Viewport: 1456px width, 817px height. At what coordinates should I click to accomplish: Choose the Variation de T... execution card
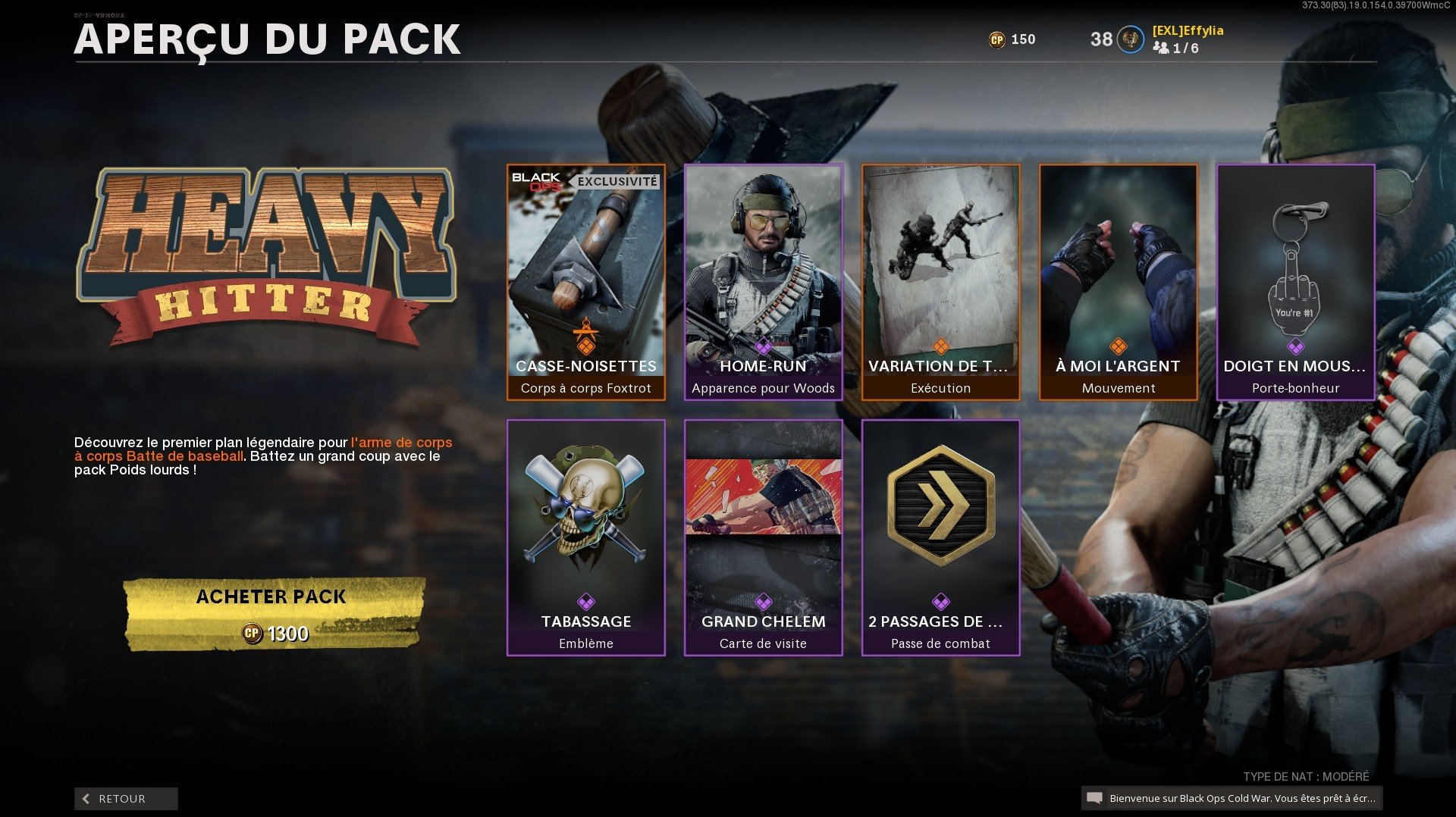(x=940, y=282)
